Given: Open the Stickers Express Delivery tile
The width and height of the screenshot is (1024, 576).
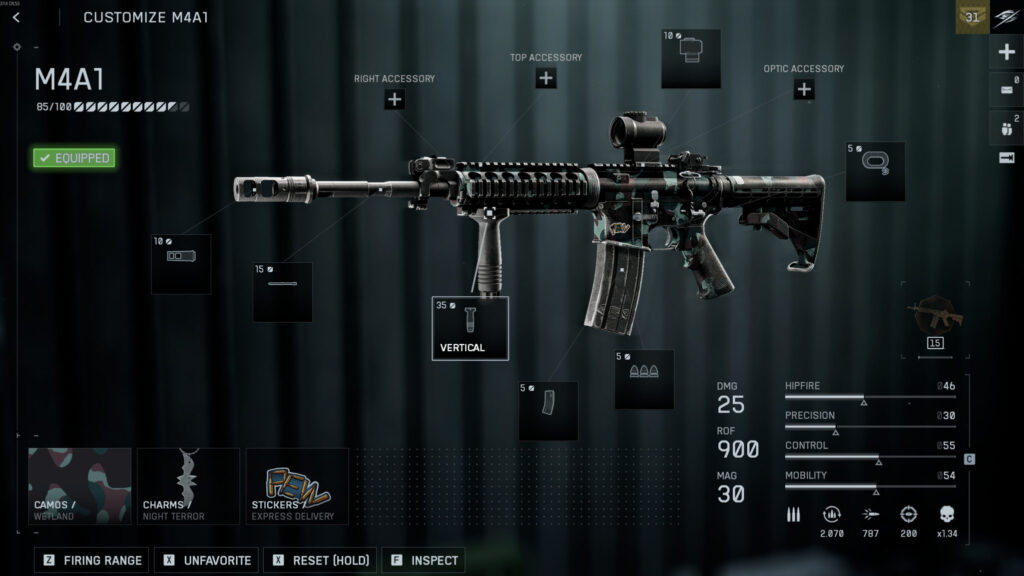Looking at the screenshot, I should [297, 486].
